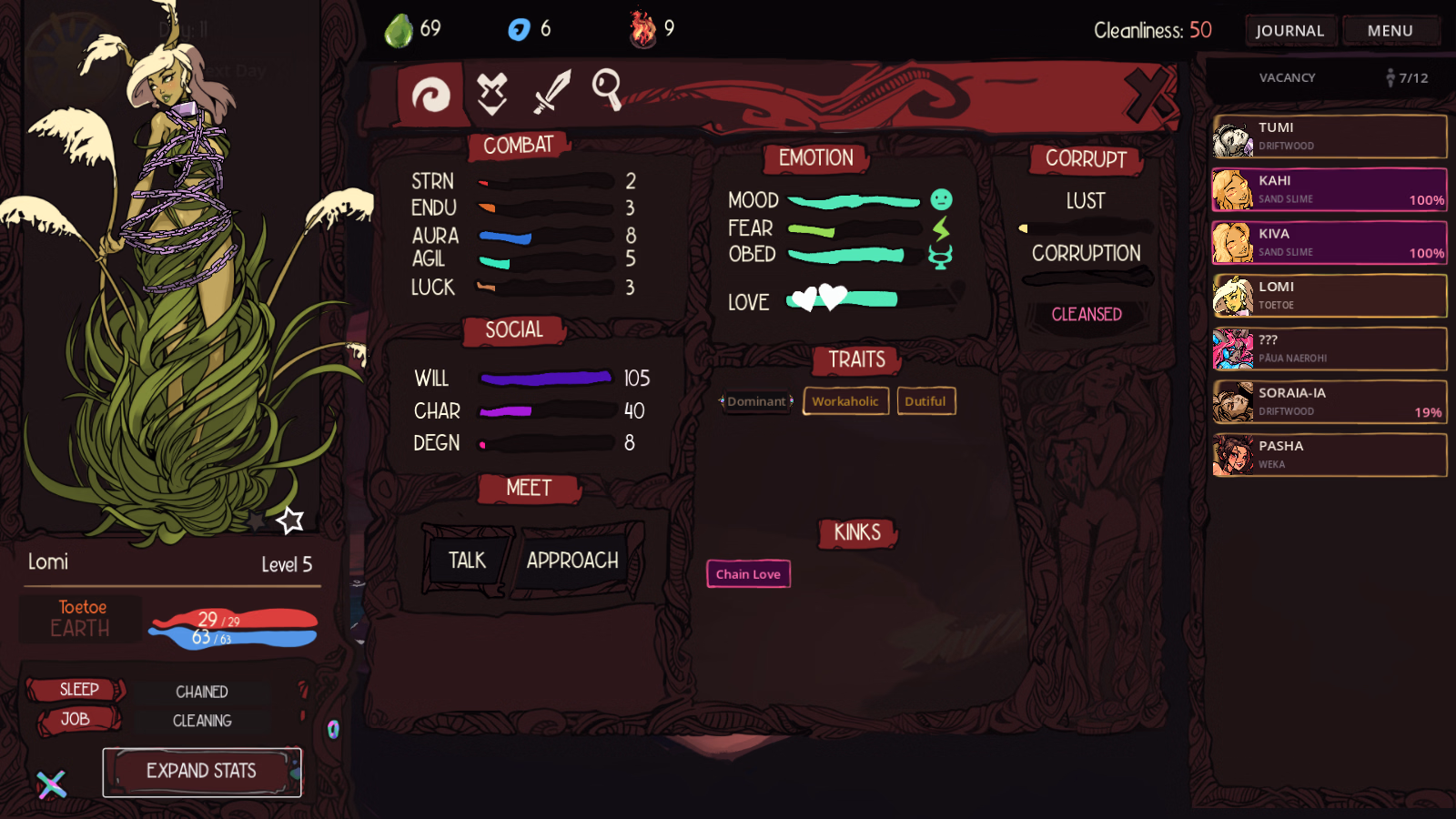This screenshot has height=819, width=1456.
Task: Inspect the Chain Love kink tag
Action: tap(748, 574)
